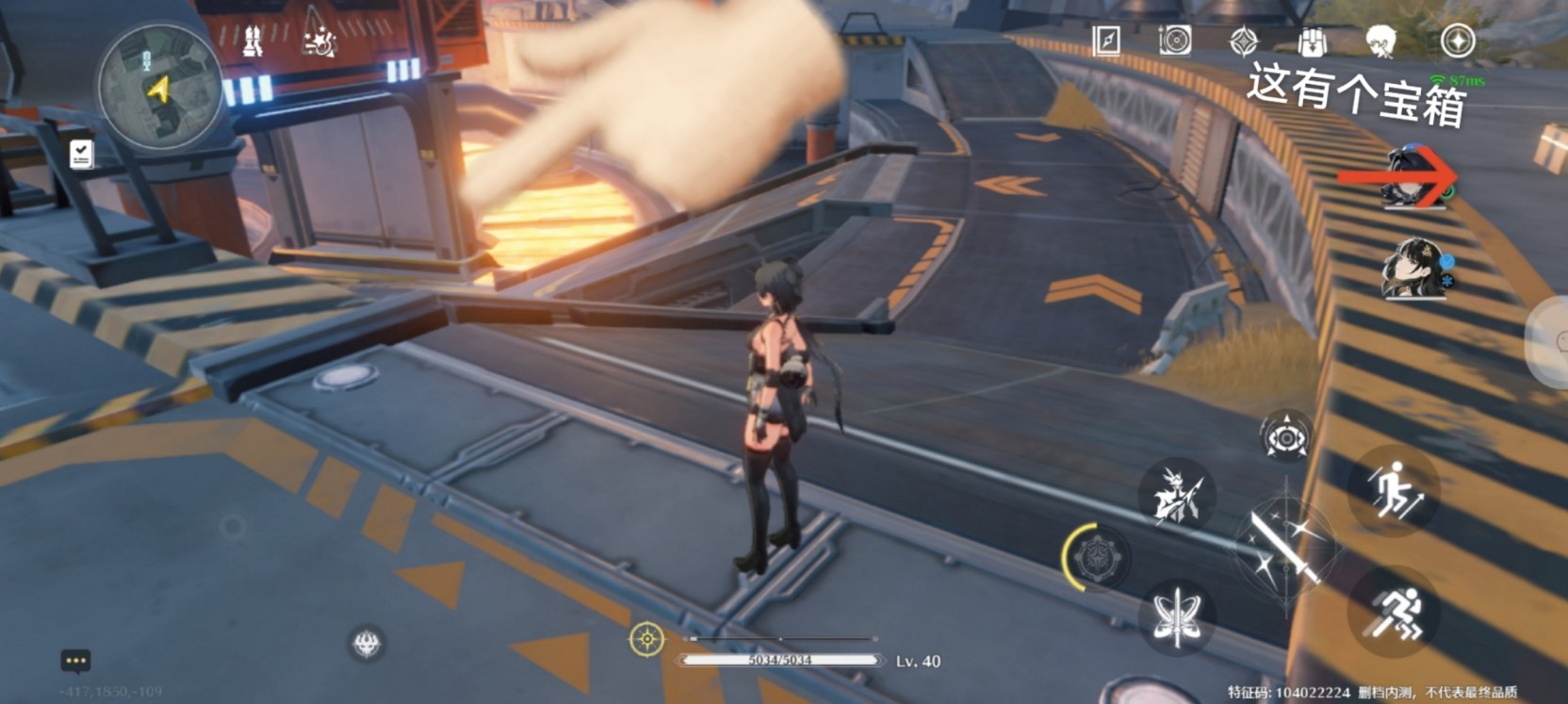This screenshot has width=1568, height=704.
Task: Open the circular minimap
Action: tap(158, 87)
